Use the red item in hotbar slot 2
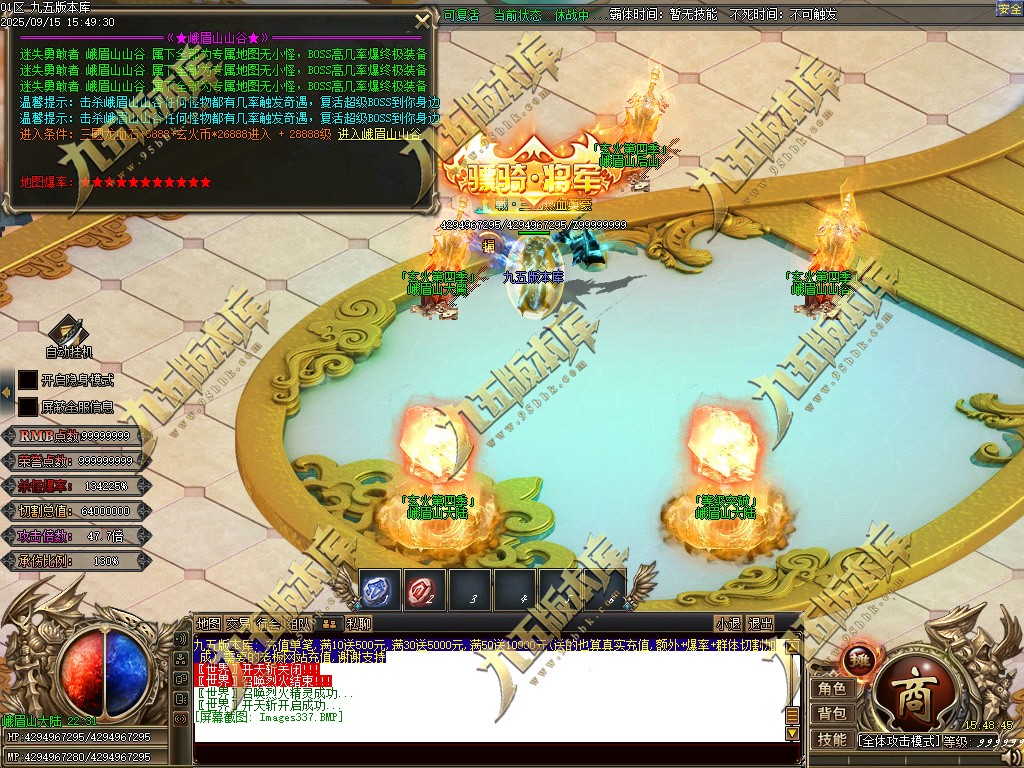This screenshot has height=768, width=1024. 424,590
